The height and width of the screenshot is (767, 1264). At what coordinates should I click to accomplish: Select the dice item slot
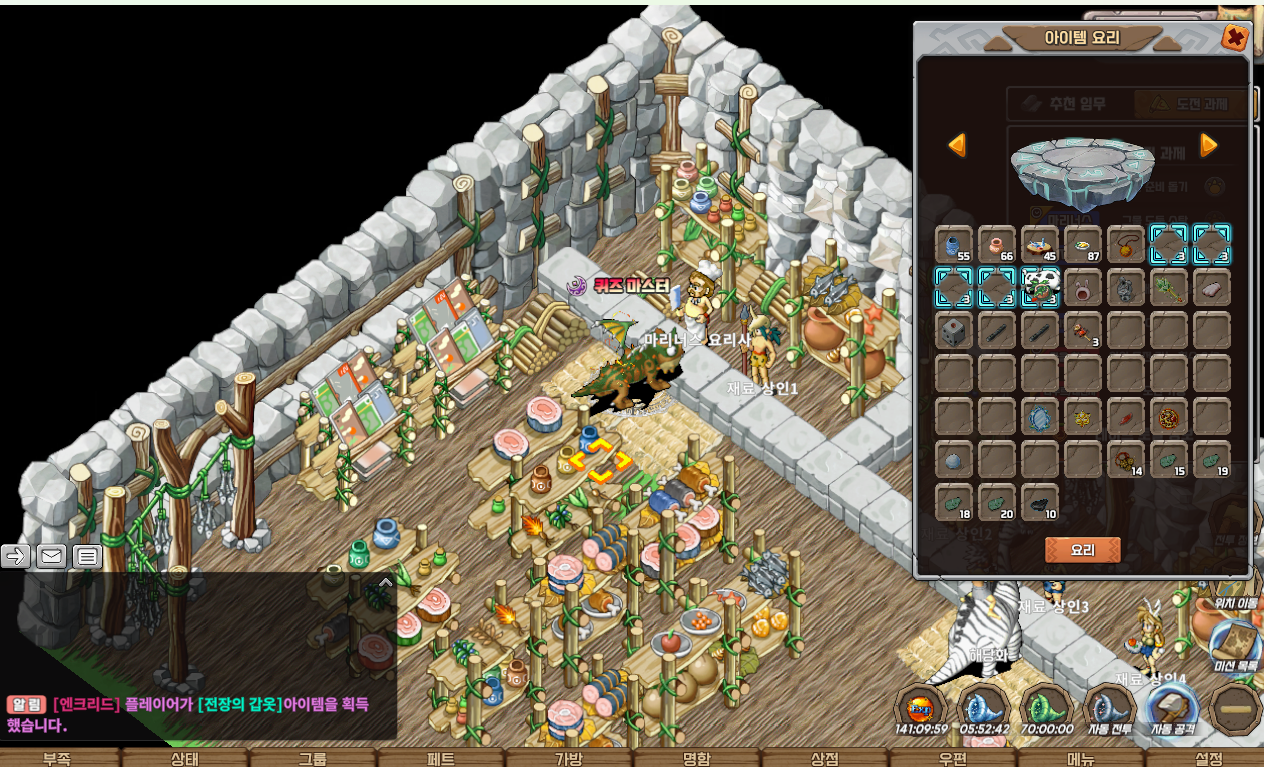pos(953,330)
